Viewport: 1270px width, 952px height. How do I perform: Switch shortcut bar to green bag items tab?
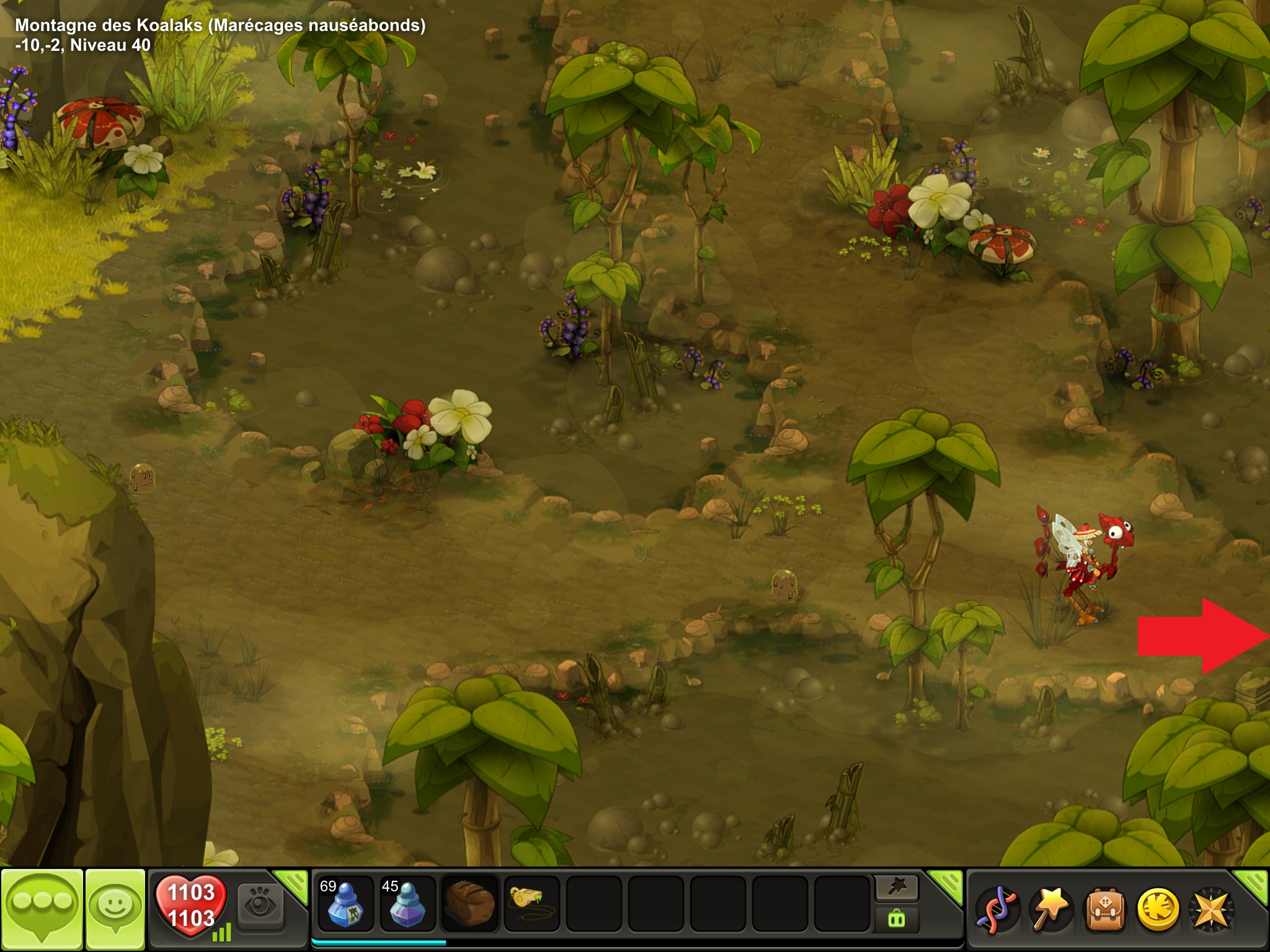coord(897,919)
